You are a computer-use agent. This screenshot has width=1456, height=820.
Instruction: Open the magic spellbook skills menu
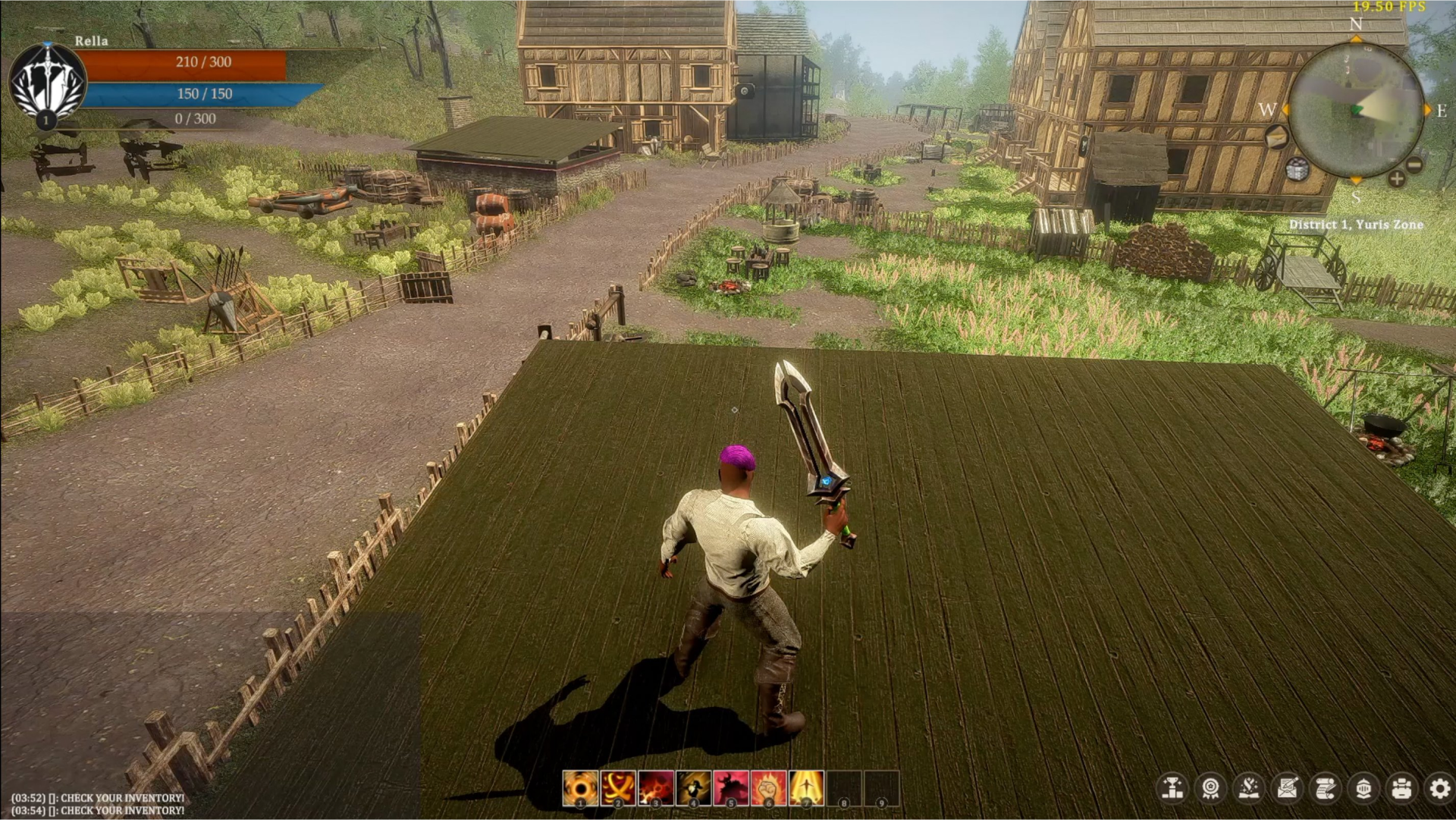click(1249, 789)
